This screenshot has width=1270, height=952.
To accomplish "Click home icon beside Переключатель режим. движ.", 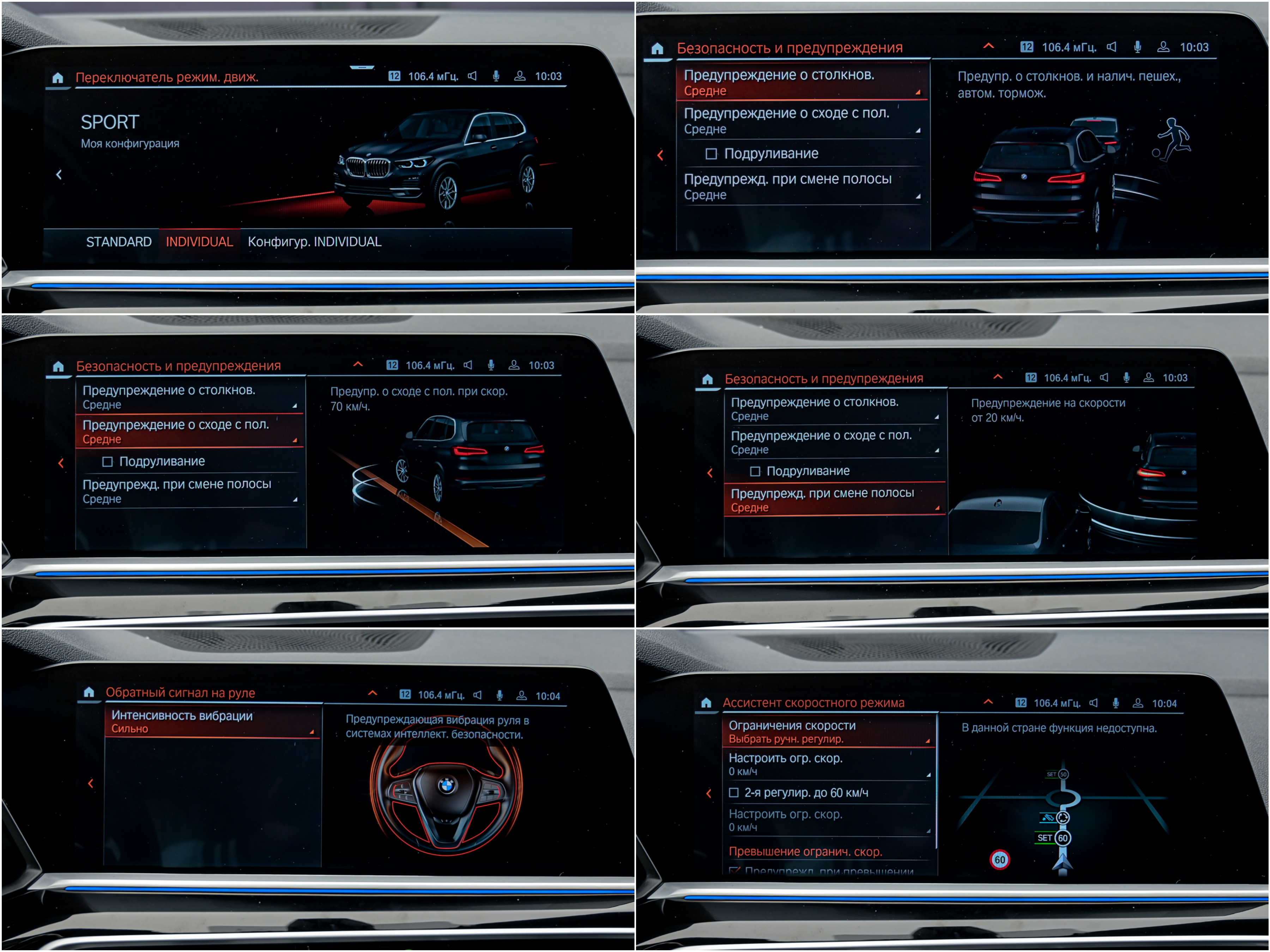I will point(58,78).
